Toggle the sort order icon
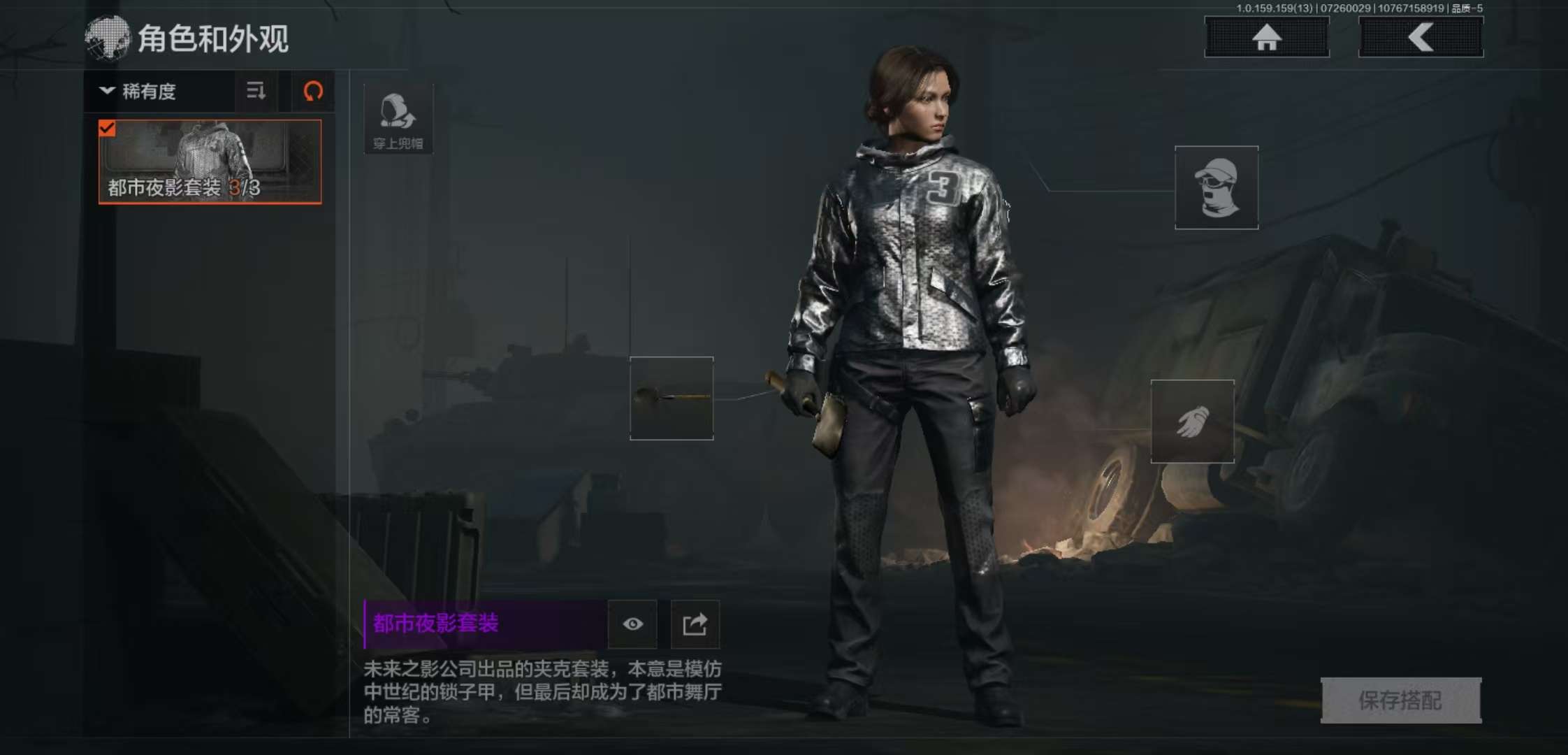1568x755 pixels. tap(256, 92)
